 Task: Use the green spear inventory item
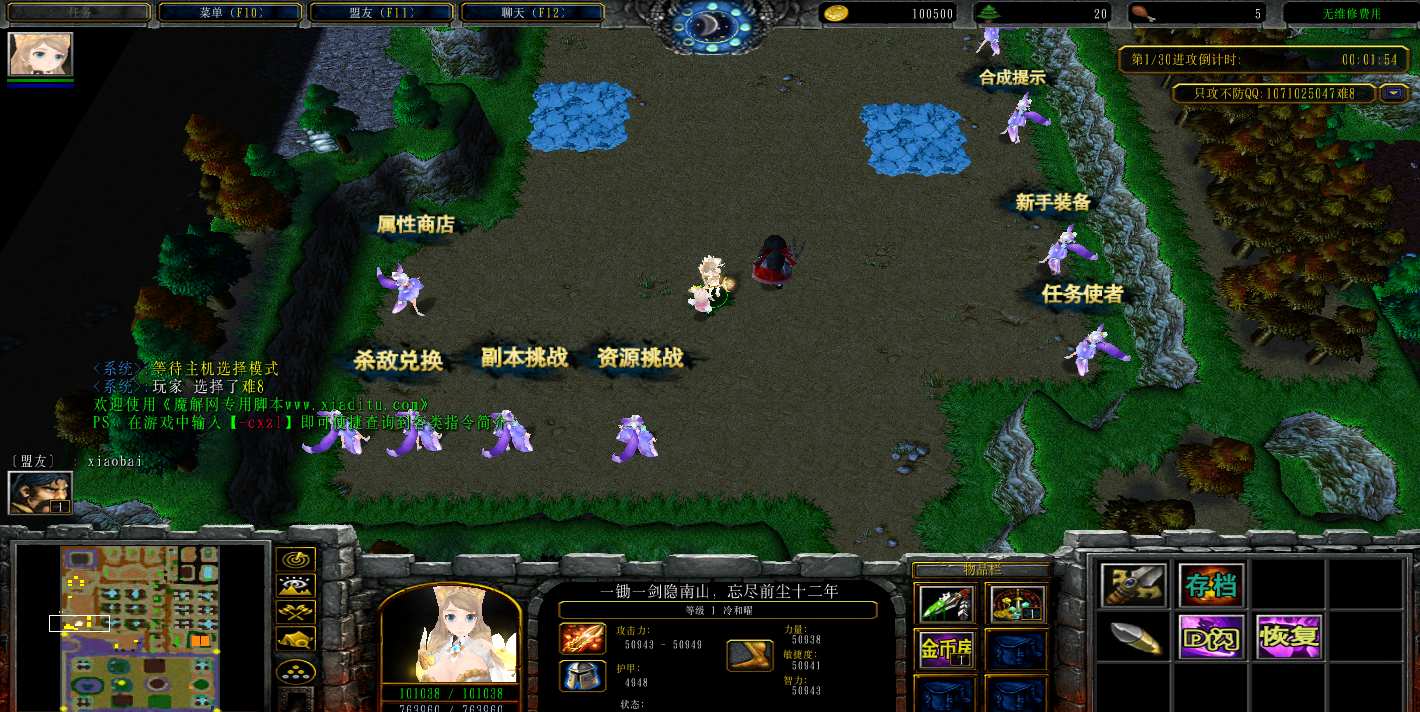pyautogui.click(x=946, y=603)
